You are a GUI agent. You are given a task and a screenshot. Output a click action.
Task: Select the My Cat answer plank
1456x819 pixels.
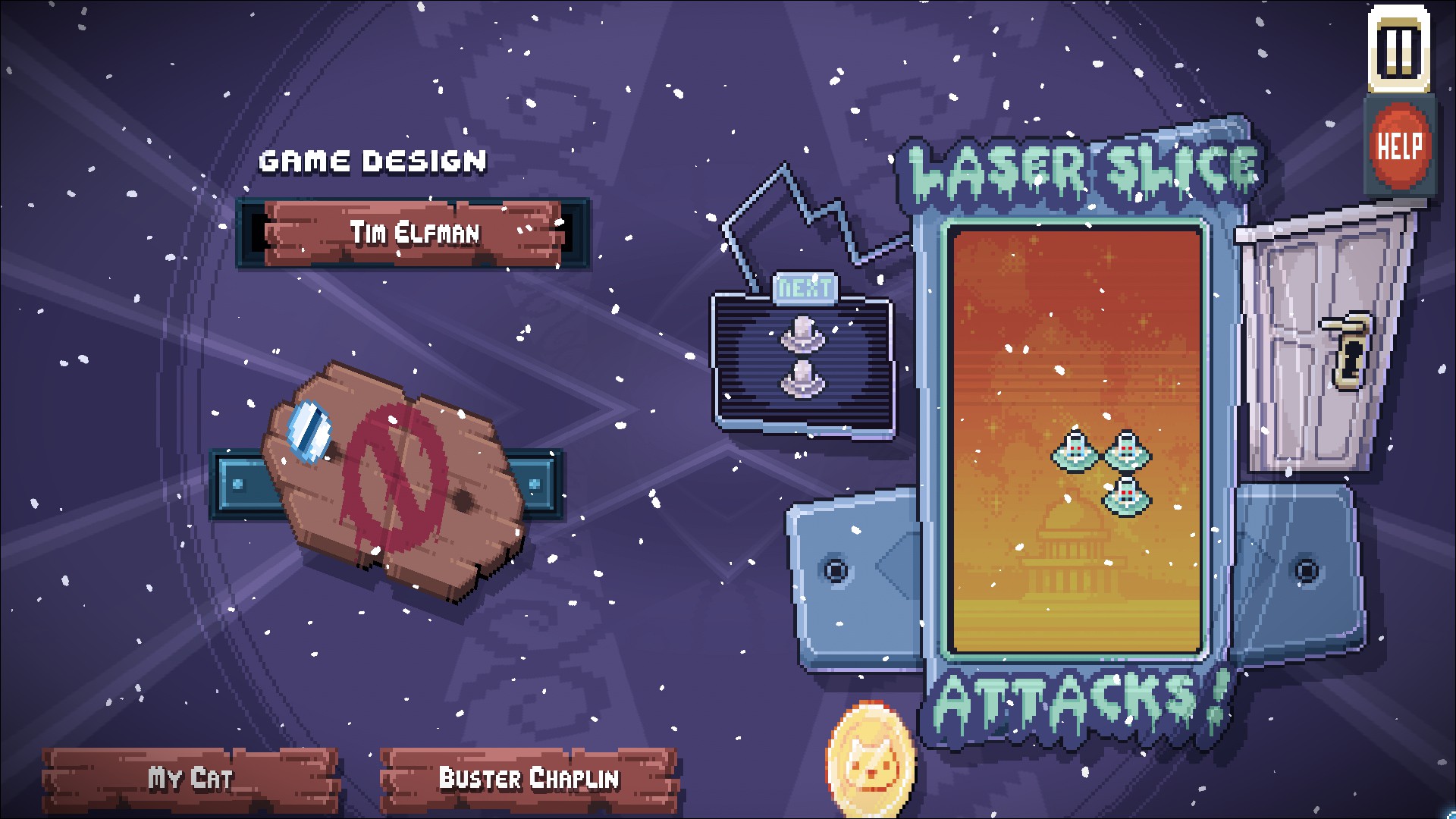tap(190, 779)
